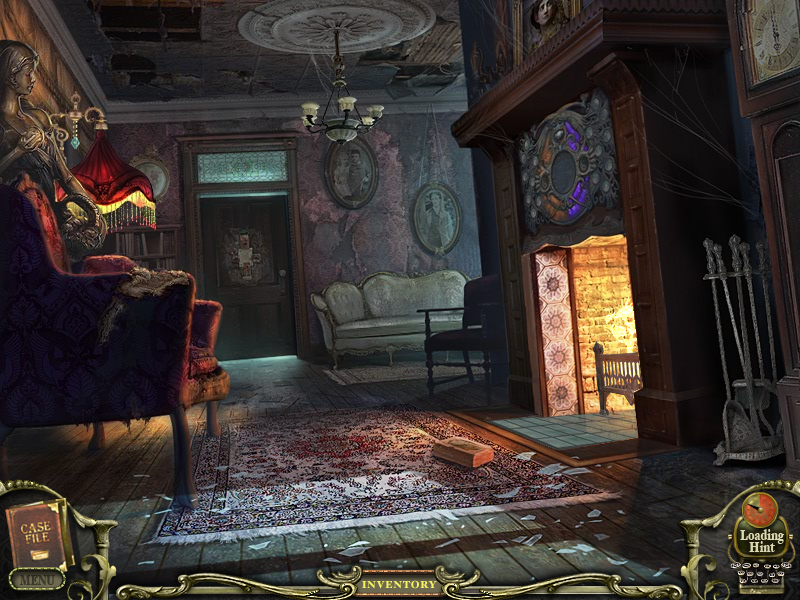Screen dimensions: 800x600
Task: Open the Case File book
Action: click(38, 533)
